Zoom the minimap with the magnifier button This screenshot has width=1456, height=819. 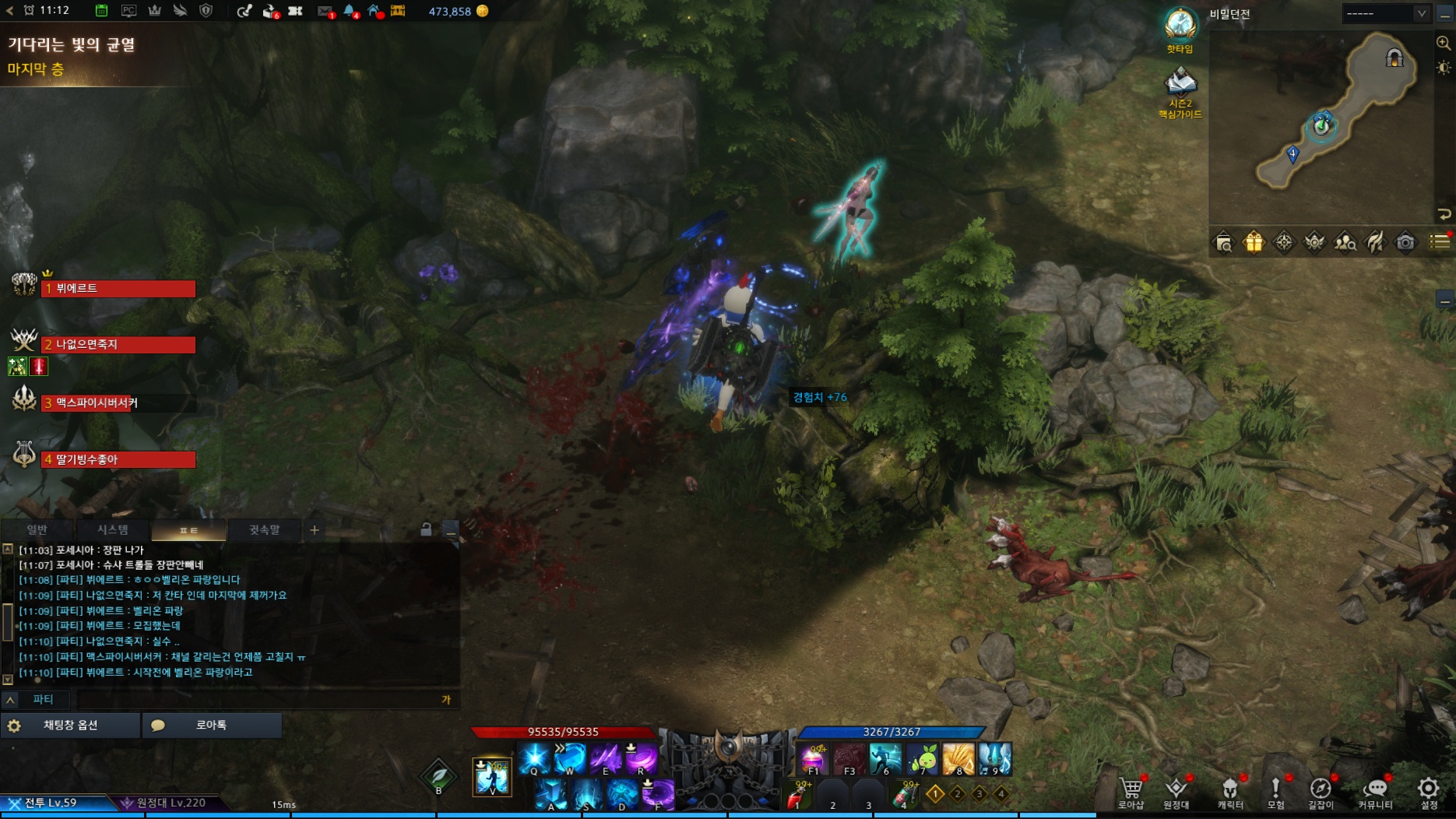pyautogui.click(x=1443, y=44)
